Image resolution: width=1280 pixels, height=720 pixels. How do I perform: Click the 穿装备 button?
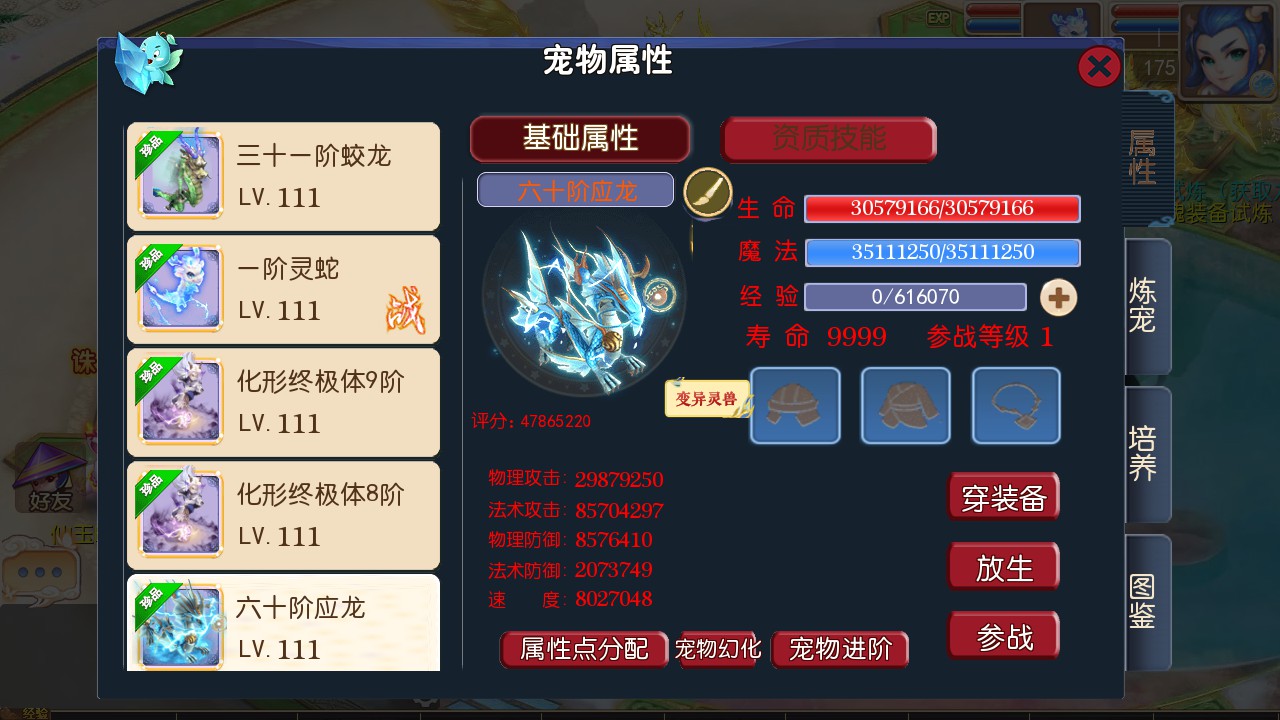coord(1003,496)
